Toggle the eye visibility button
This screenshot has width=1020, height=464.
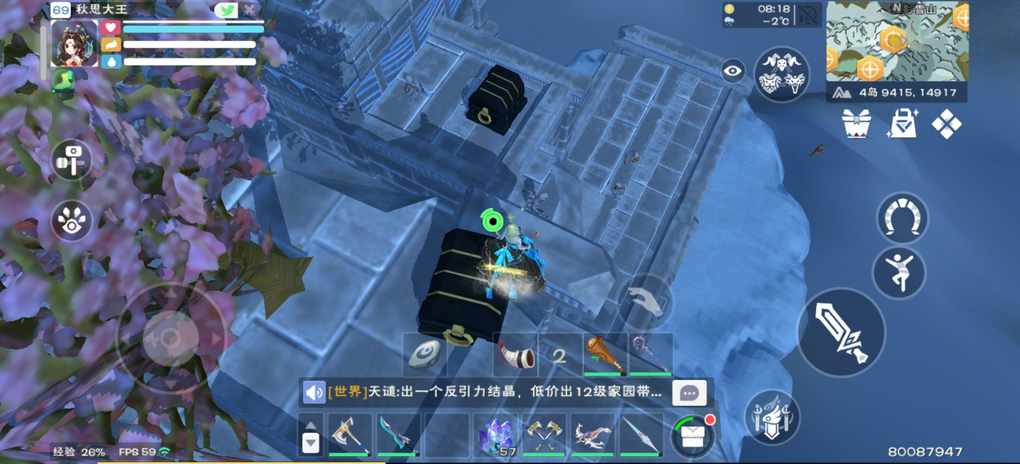733,70
